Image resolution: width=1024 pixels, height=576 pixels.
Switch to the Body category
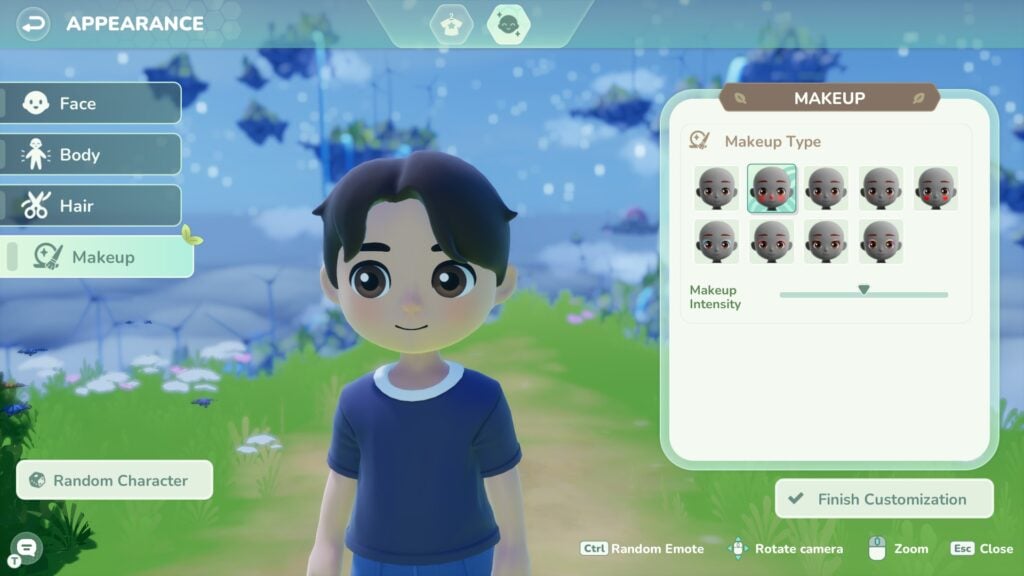click(x=92, y=155)
